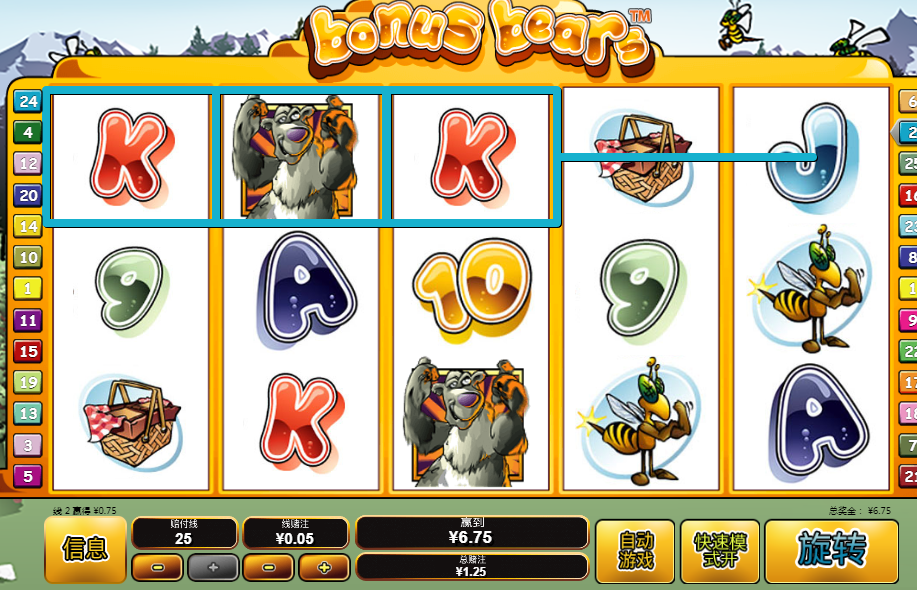
Task: Activate payline number 20
Action: (x=27, y=195)
